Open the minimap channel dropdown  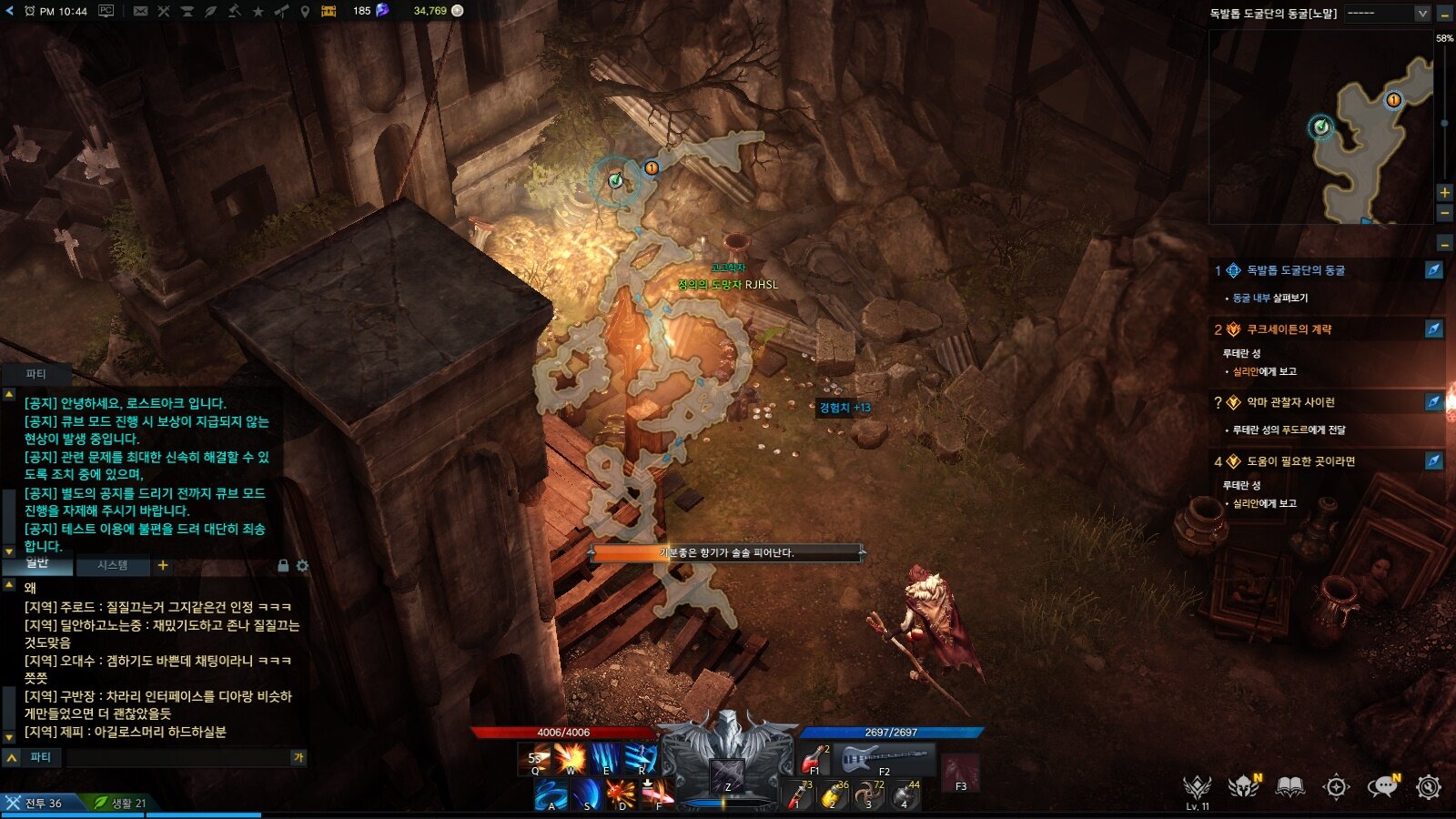(1422, 13)
